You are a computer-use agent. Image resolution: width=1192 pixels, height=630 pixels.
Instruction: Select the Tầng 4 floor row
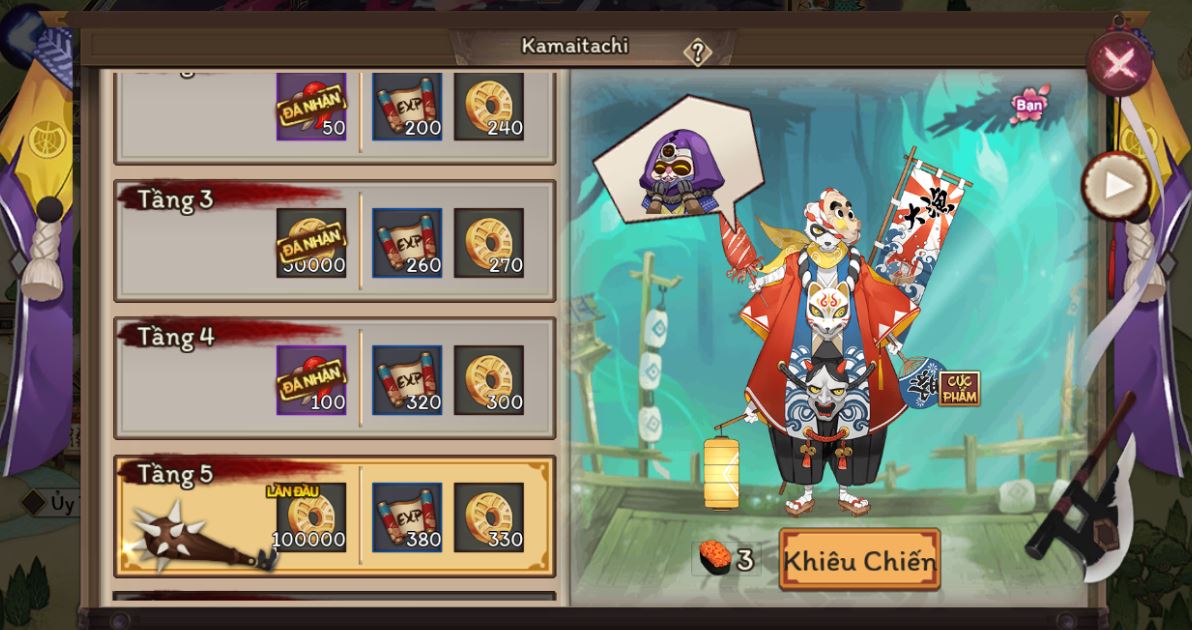335,378
